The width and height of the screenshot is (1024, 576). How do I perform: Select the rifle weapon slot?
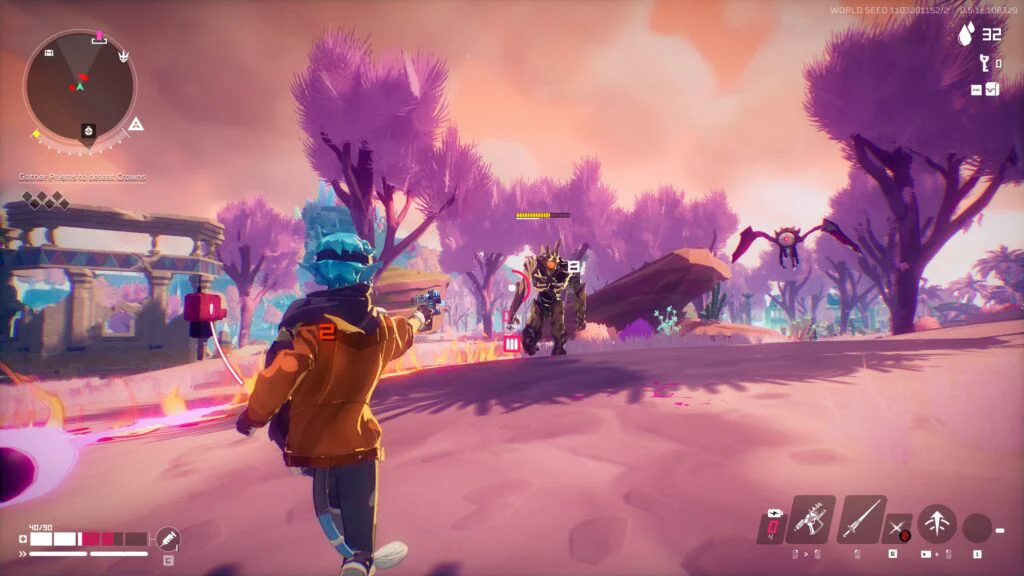(x=810, y=520)
